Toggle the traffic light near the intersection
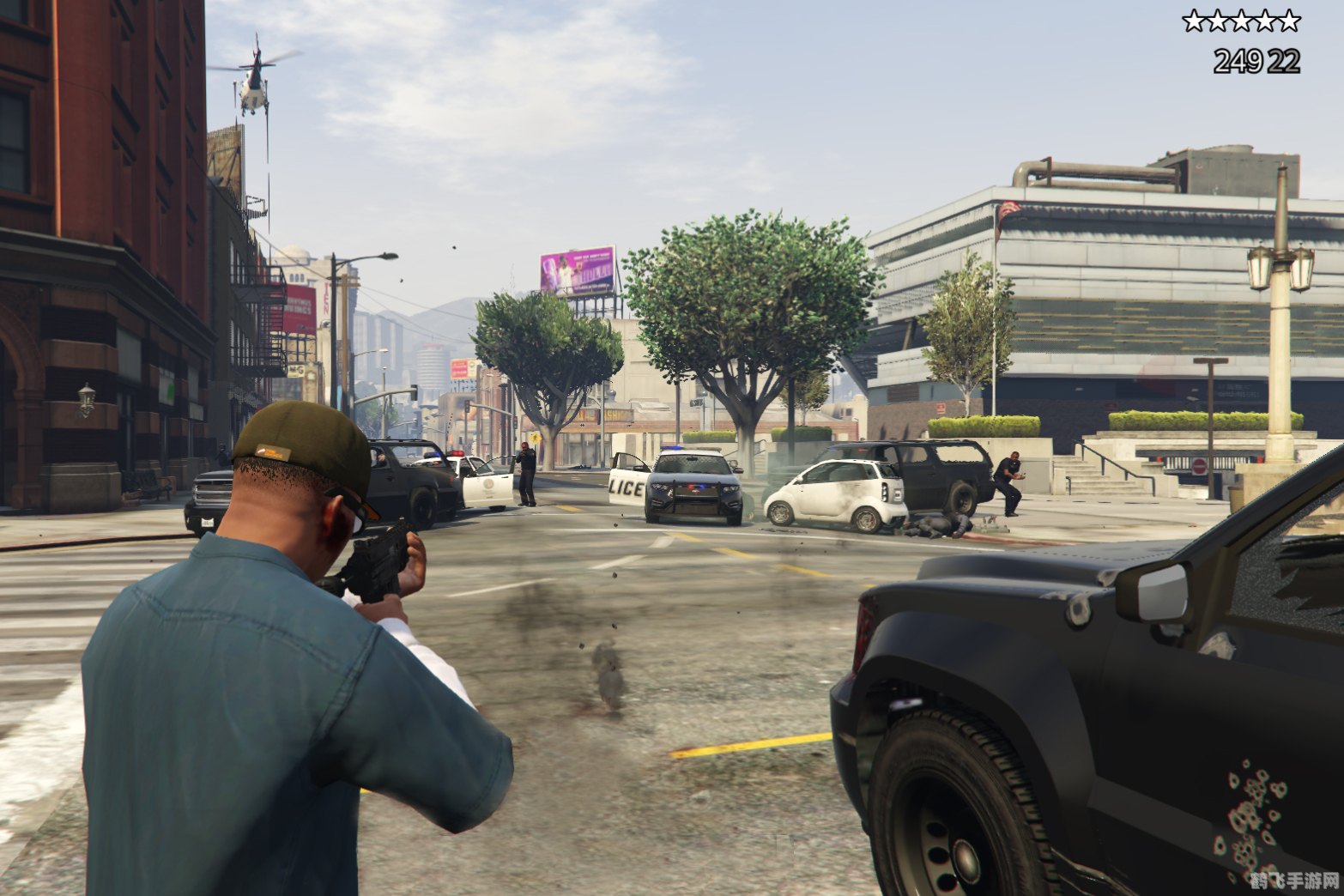The width and height of the screenshot is (1344, 896). coord(468,408)
